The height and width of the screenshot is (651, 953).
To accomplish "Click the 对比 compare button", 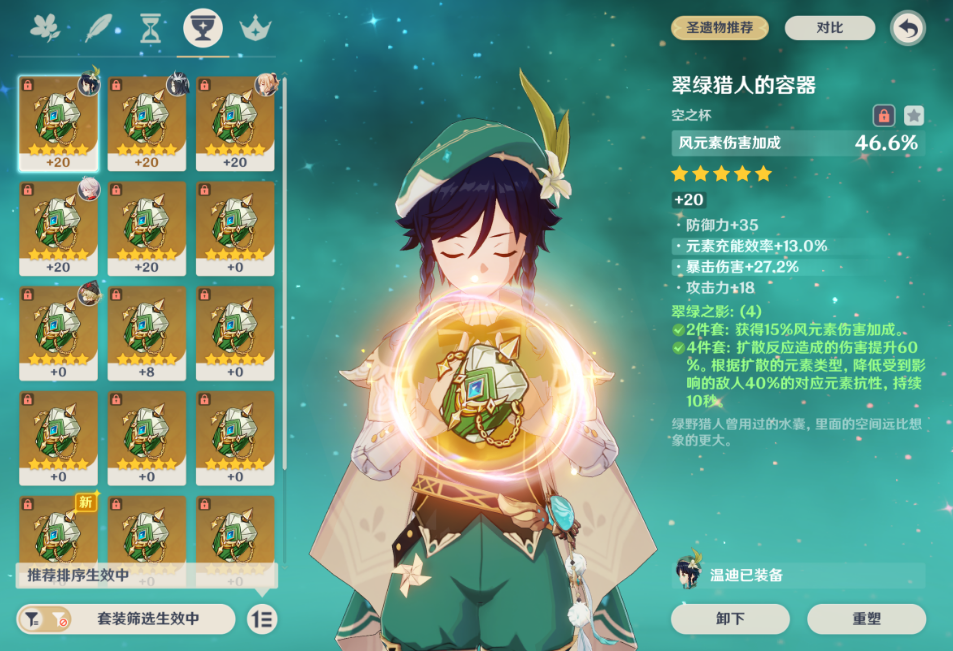I will [x=829, y=28].
